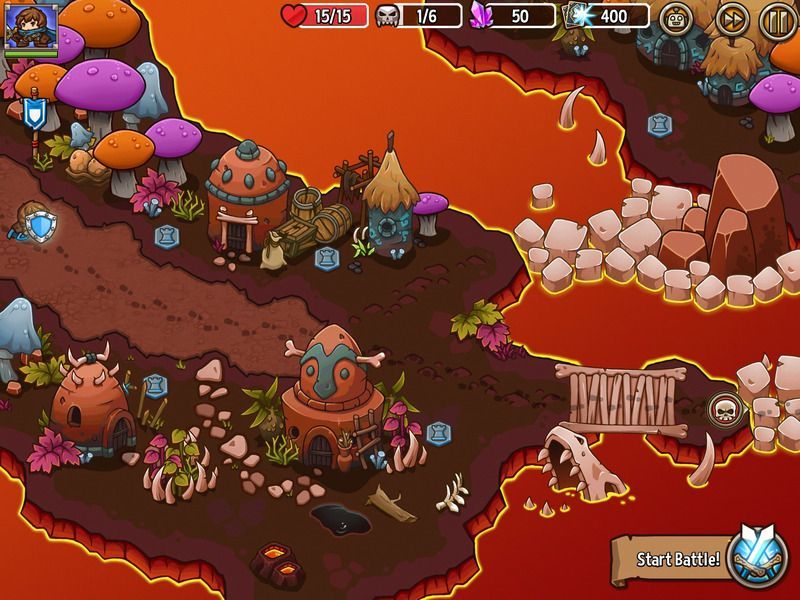The height and width of the screenshot is (600, 800).
Task: Toggle fast-forward speed
Action: click(731, 19)
